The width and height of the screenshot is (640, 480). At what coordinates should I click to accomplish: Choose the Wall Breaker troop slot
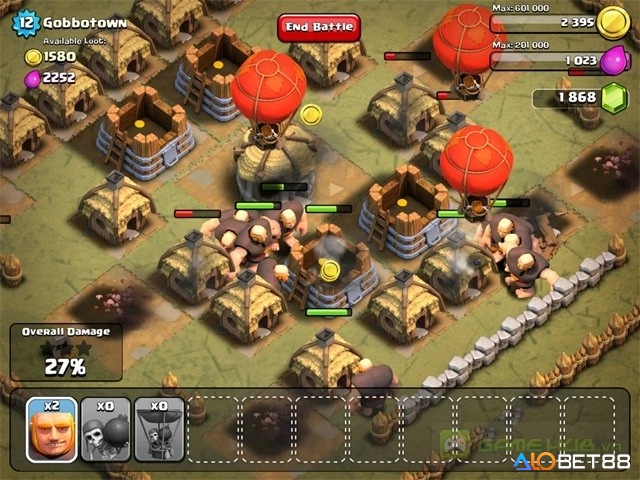[106, 429]
